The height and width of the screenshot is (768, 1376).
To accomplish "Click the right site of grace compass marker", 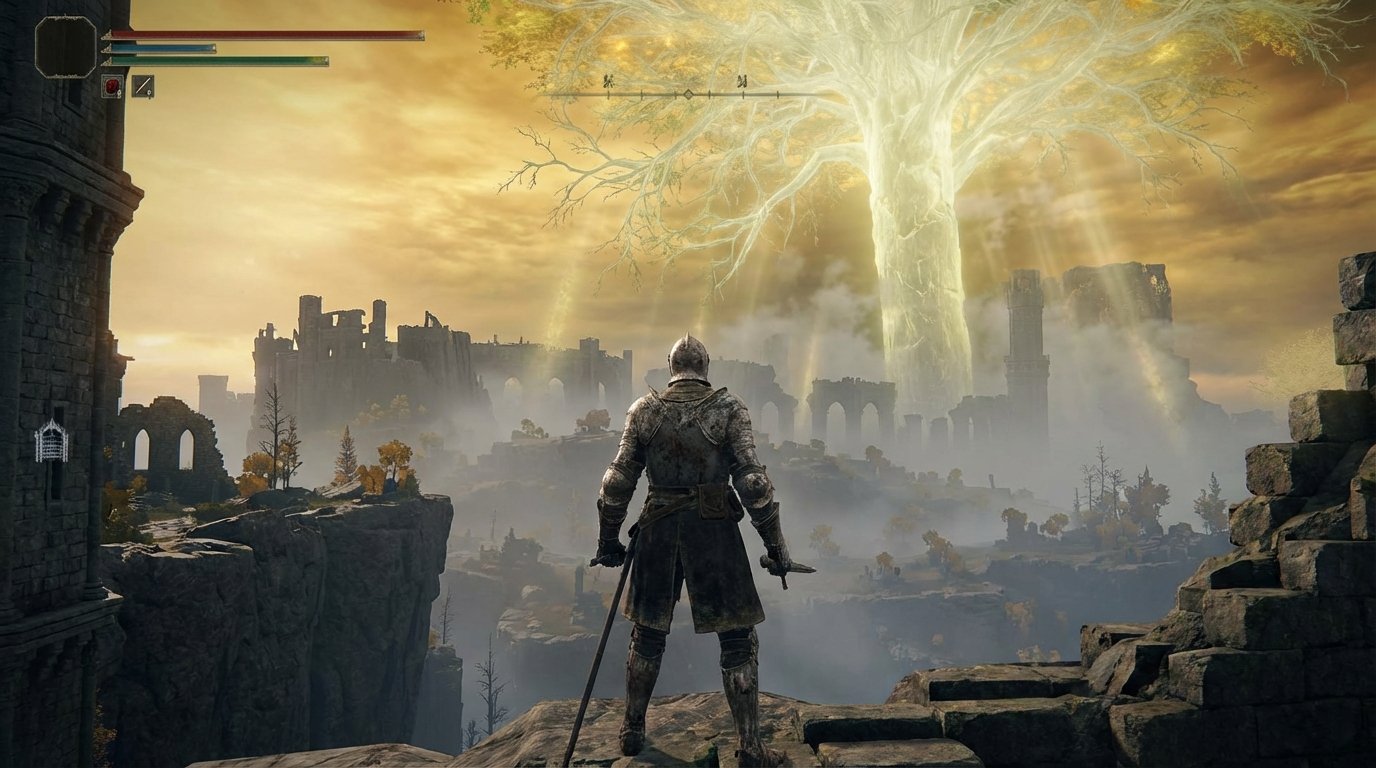I will 742,81.
